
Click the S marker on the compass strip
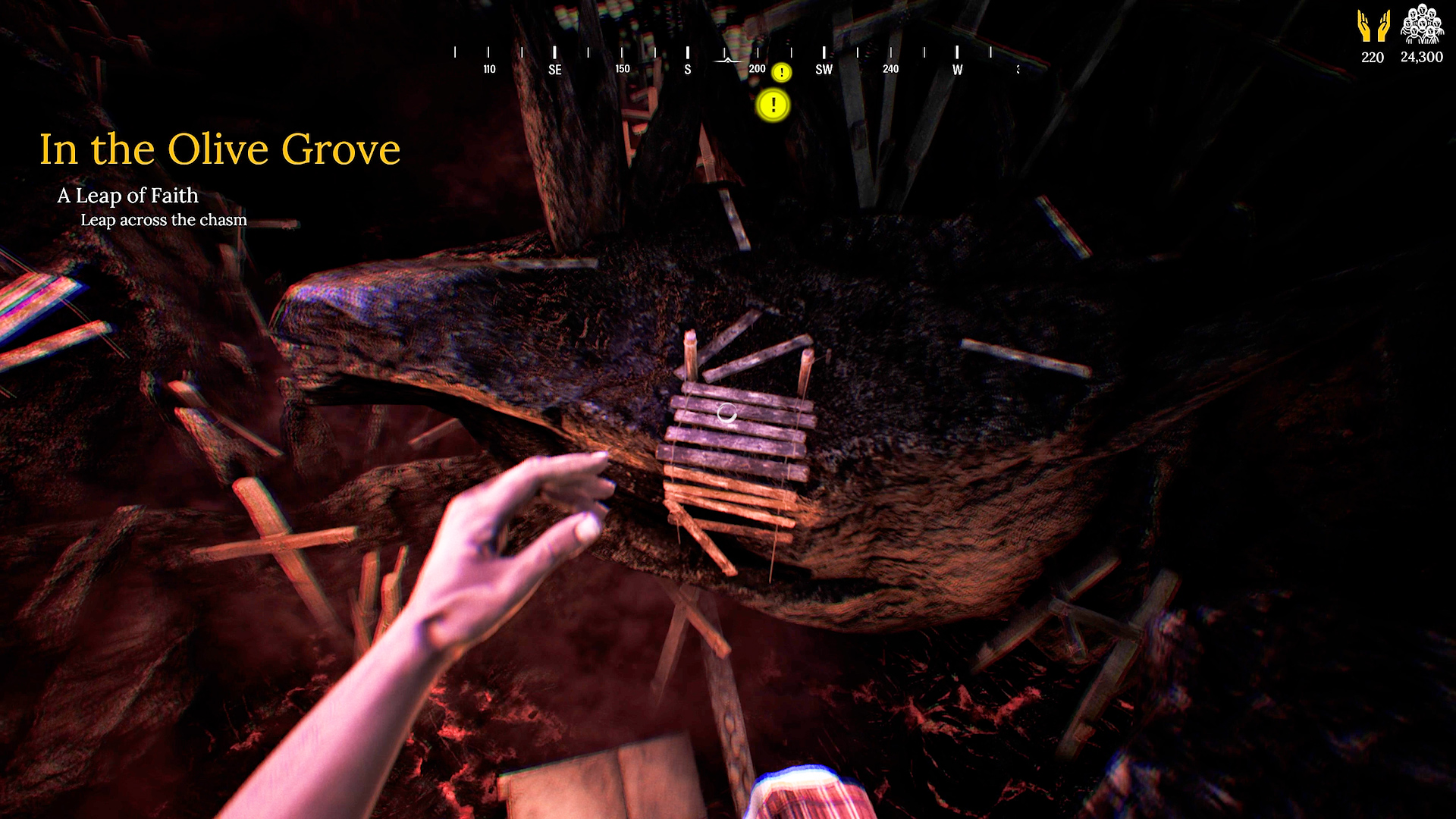[687, 69]
